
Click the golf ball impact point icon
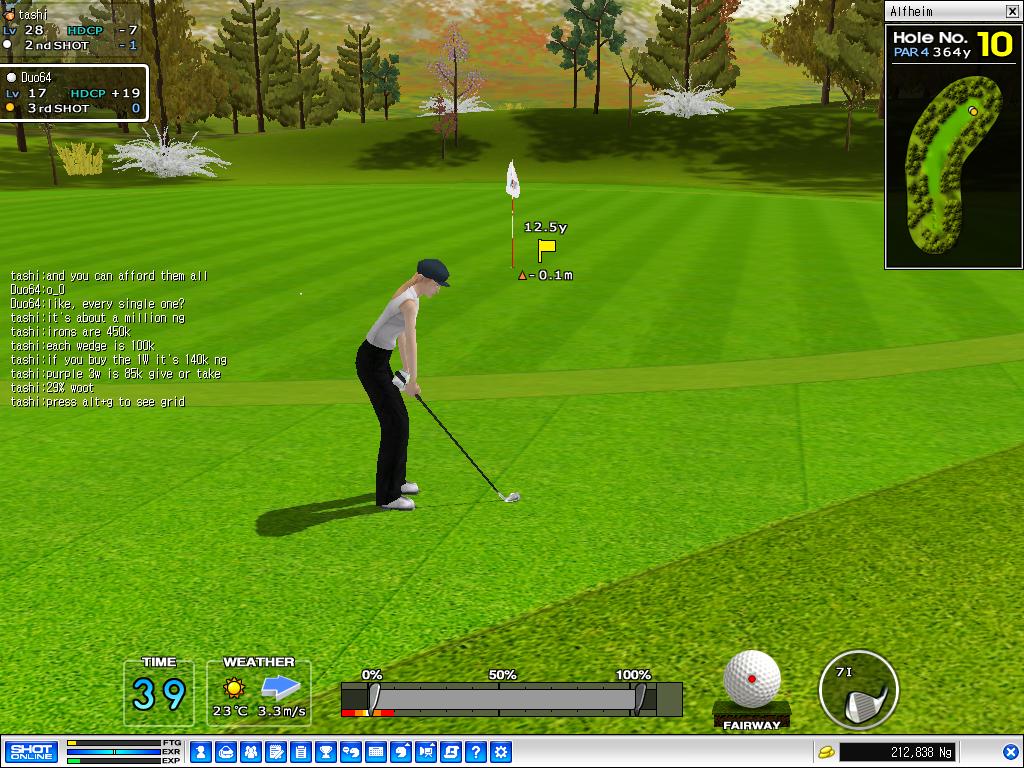pos(752,679)
